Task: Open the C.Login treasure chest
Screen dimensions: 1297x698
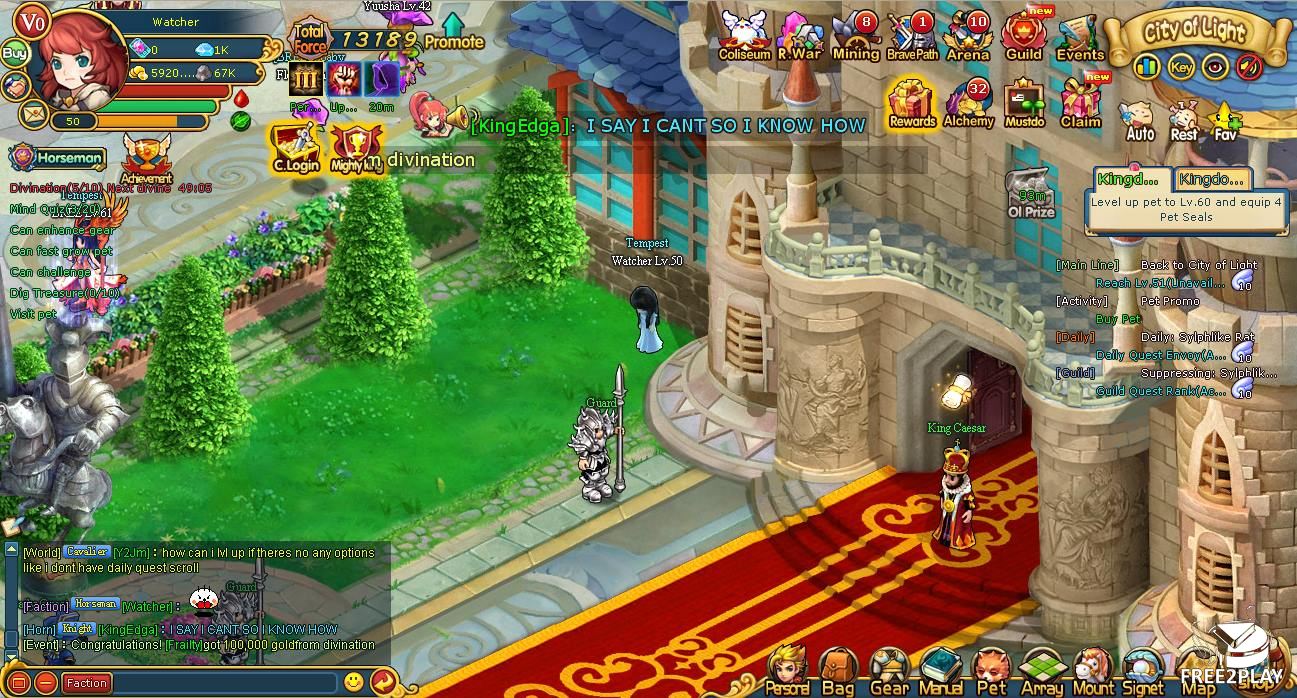Action: tap(295, 146)
